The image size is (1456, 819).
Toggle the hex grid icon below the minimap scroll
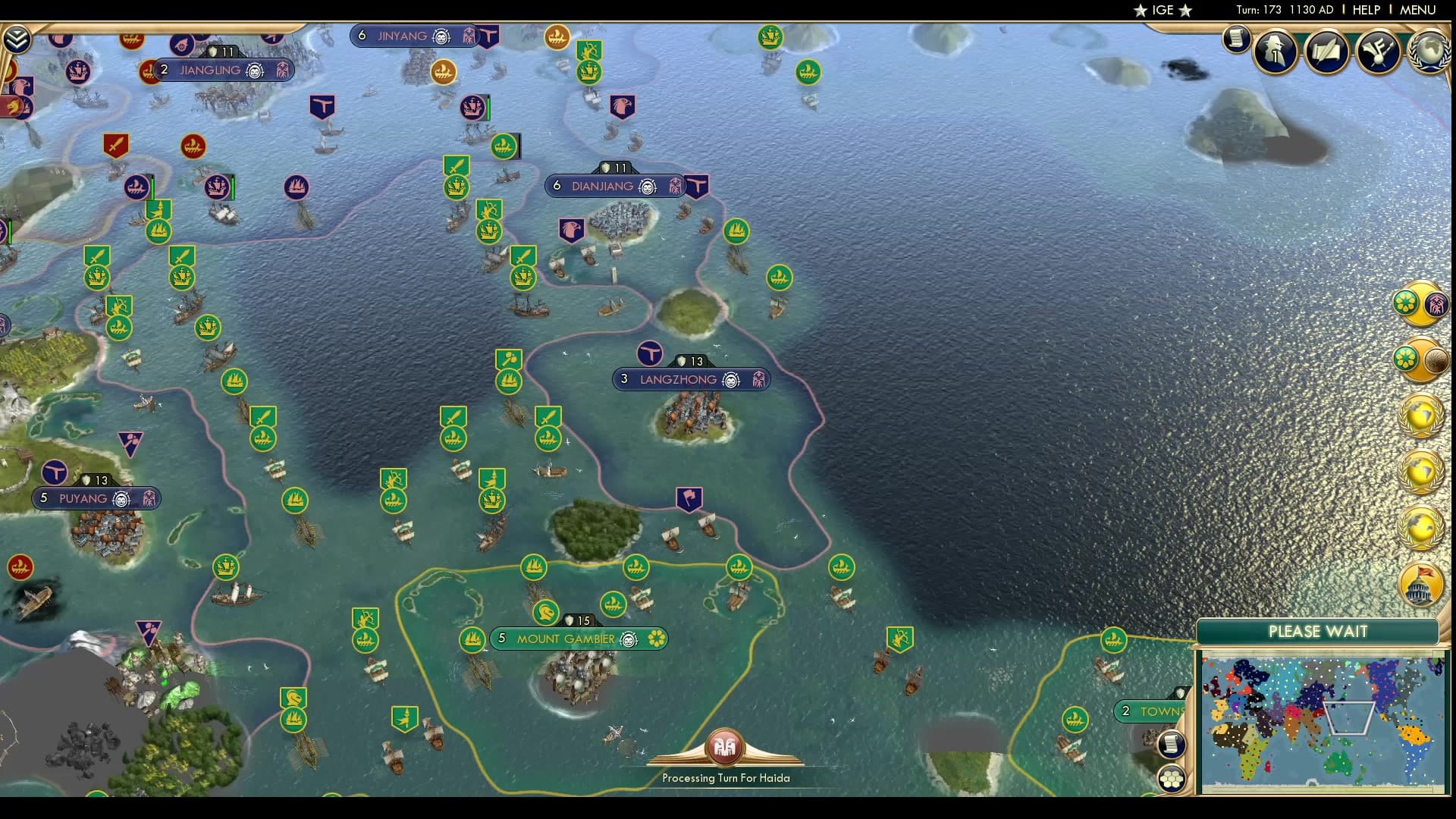pos(1172,778)
